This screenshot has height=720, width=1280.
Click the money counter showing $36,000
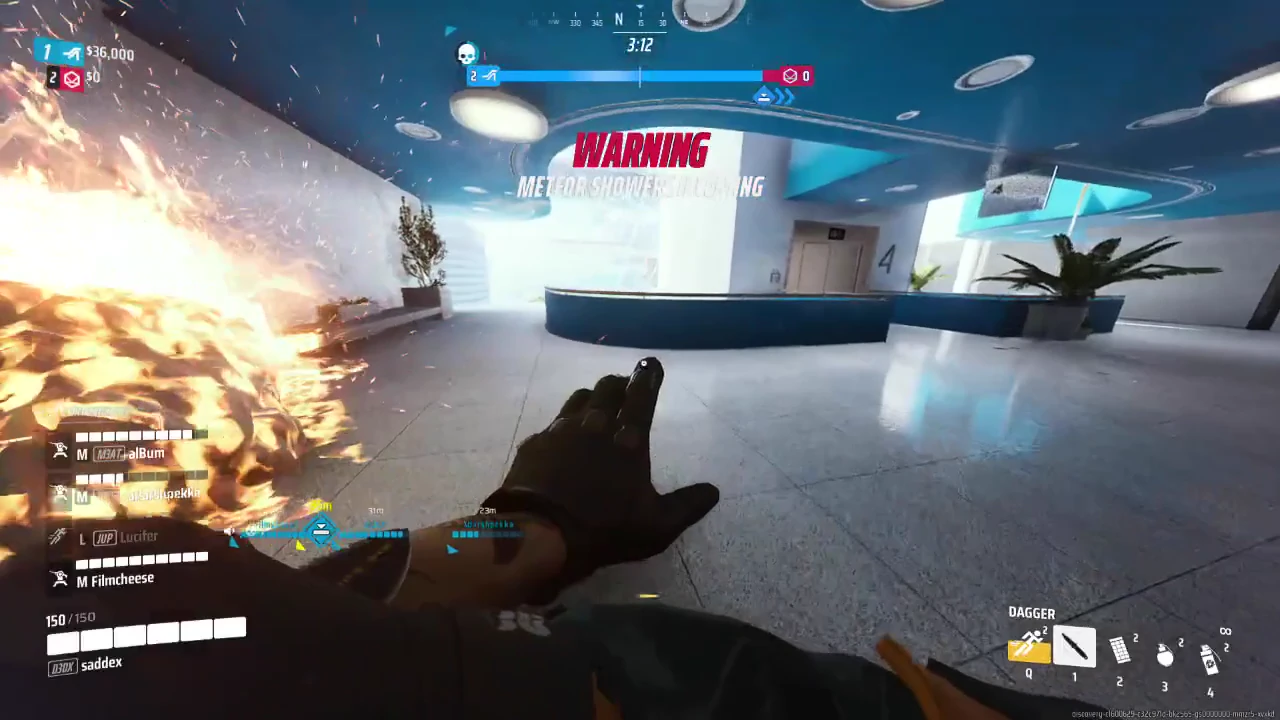pyautogui.click(x=110, y=53)
